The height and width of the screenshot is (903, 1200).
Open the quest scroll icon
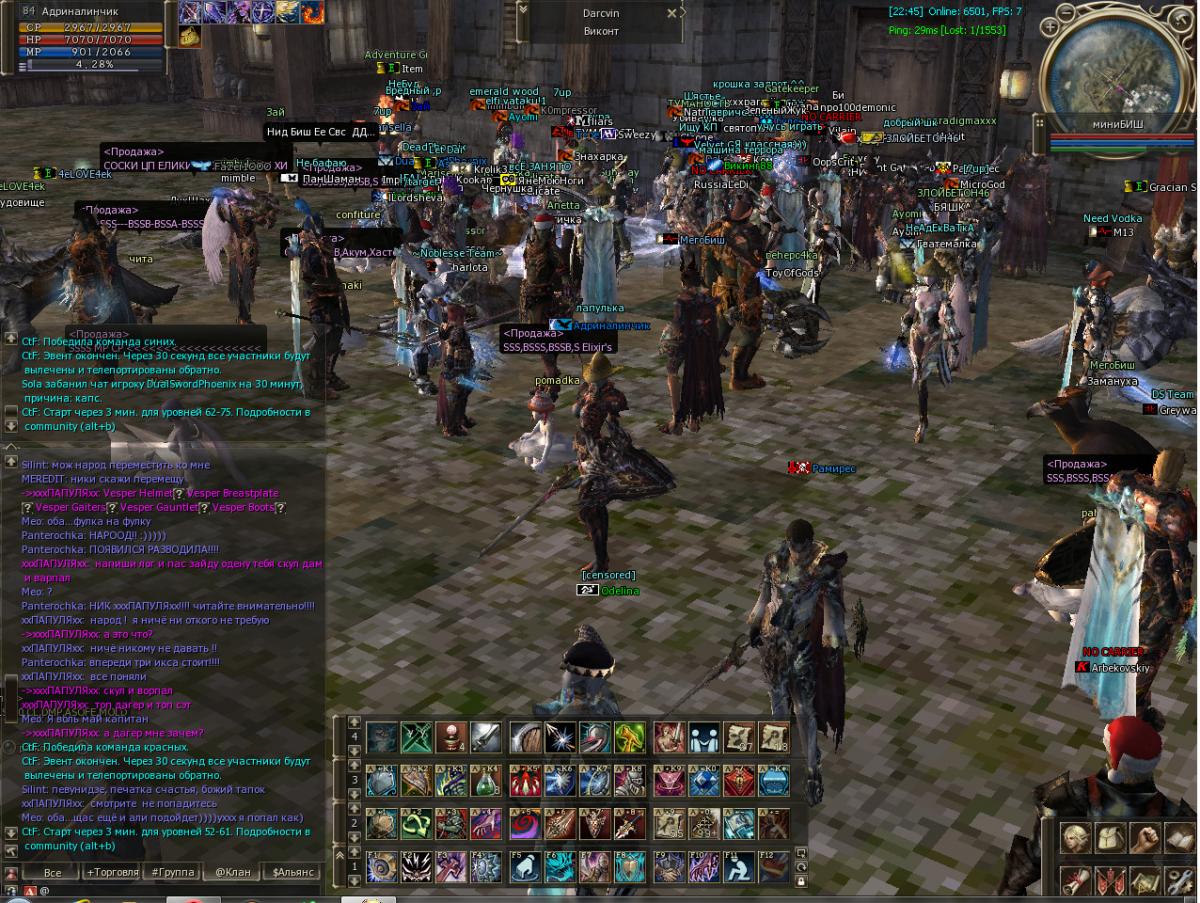[x=1076, y=881]
